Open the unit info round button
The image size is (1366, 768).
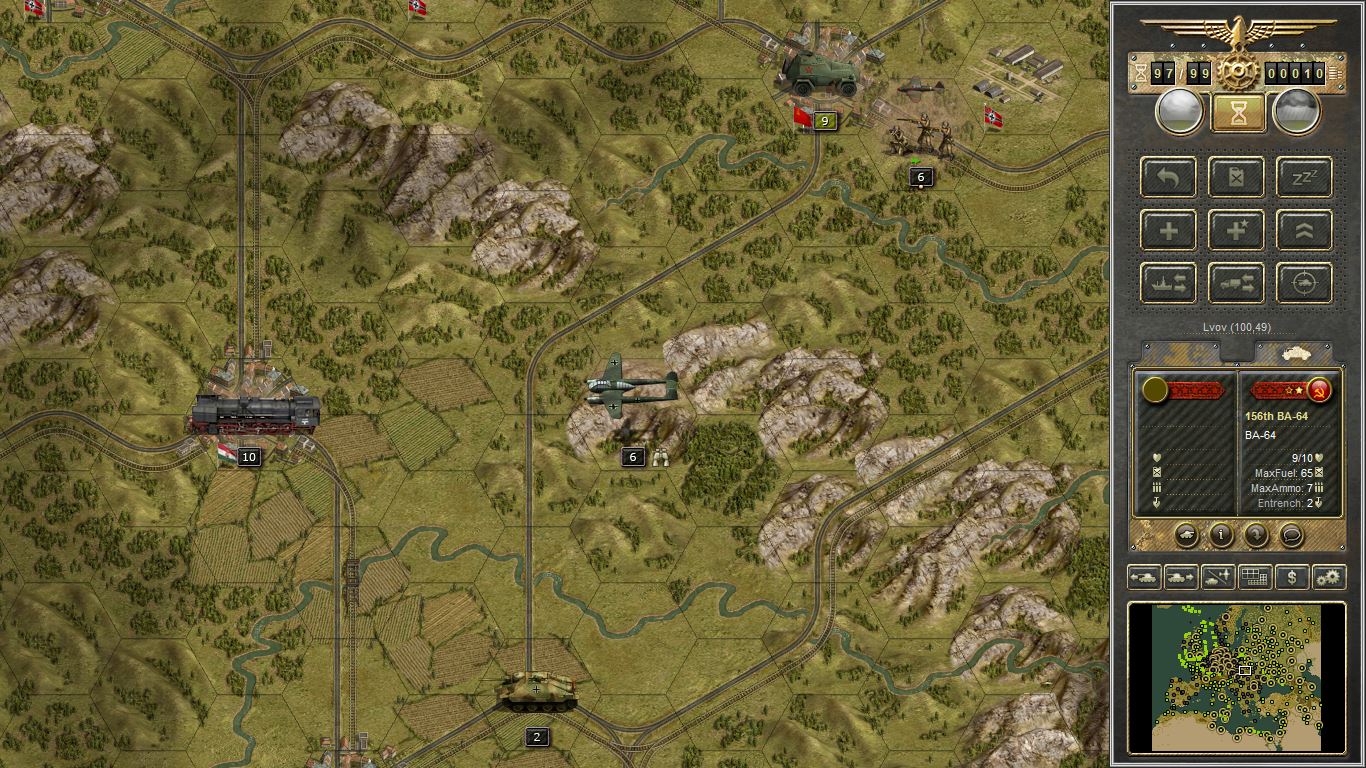[x=1221, y=535]
